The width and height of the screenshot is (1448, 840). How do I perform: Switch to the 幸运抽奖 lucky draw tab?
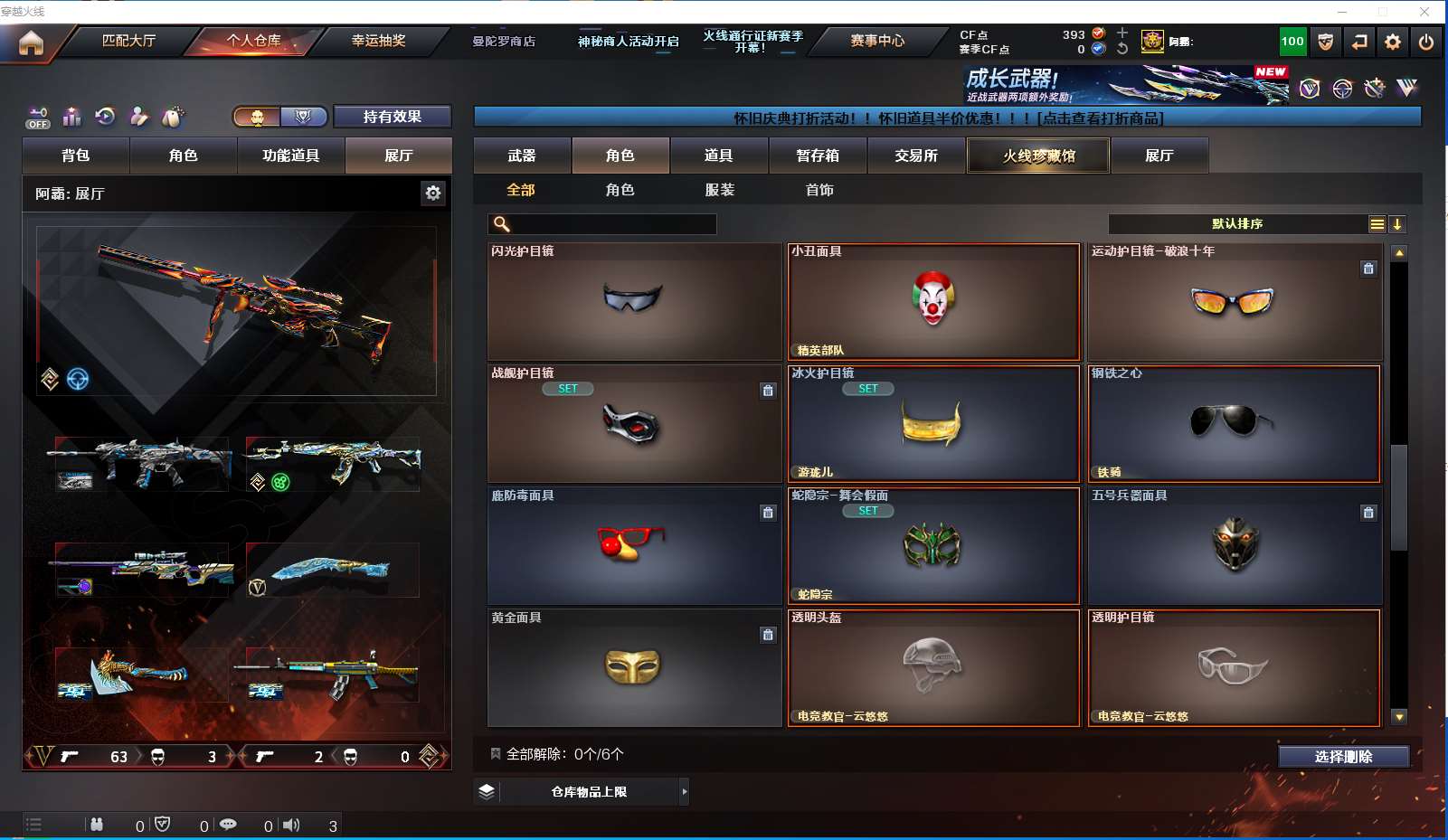click(378, 41)
